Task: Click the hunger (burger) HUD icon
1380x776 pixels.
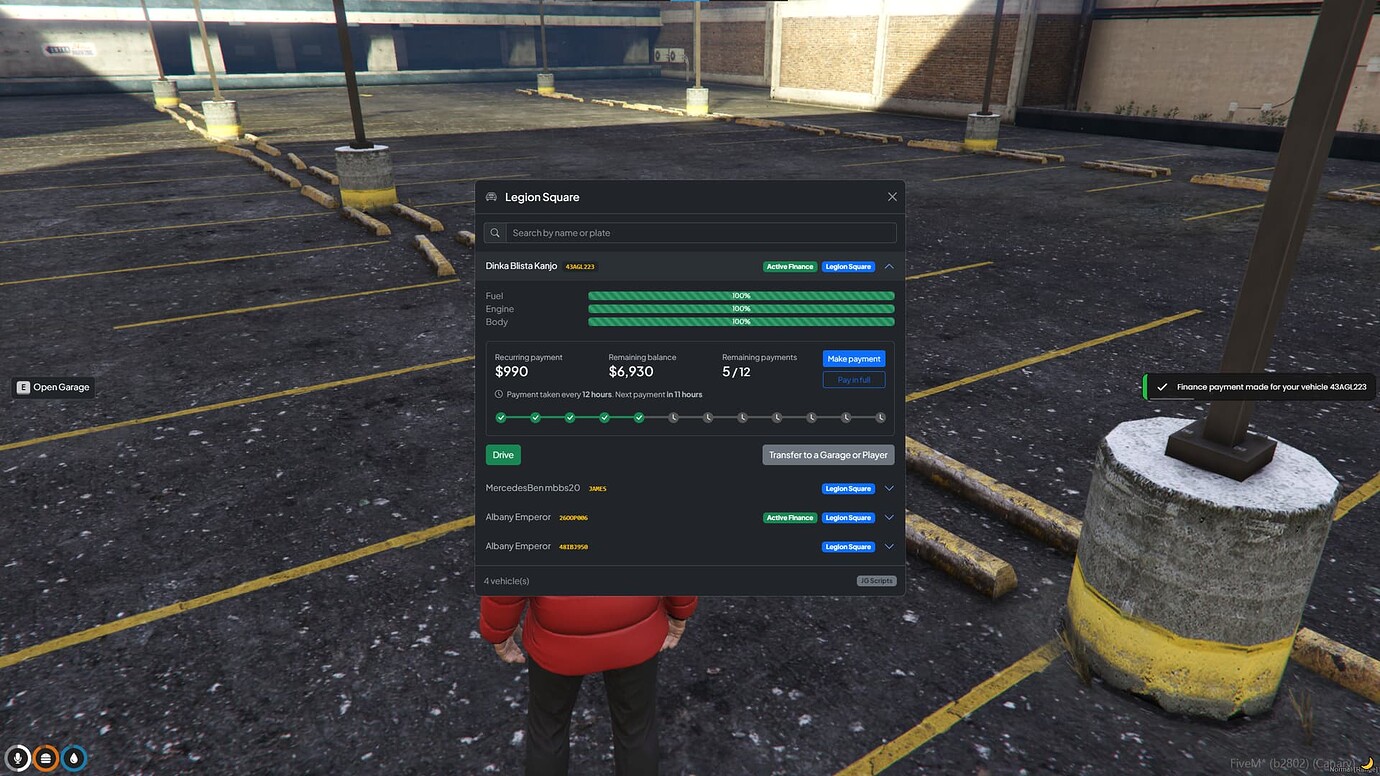Action: [46, 758]
